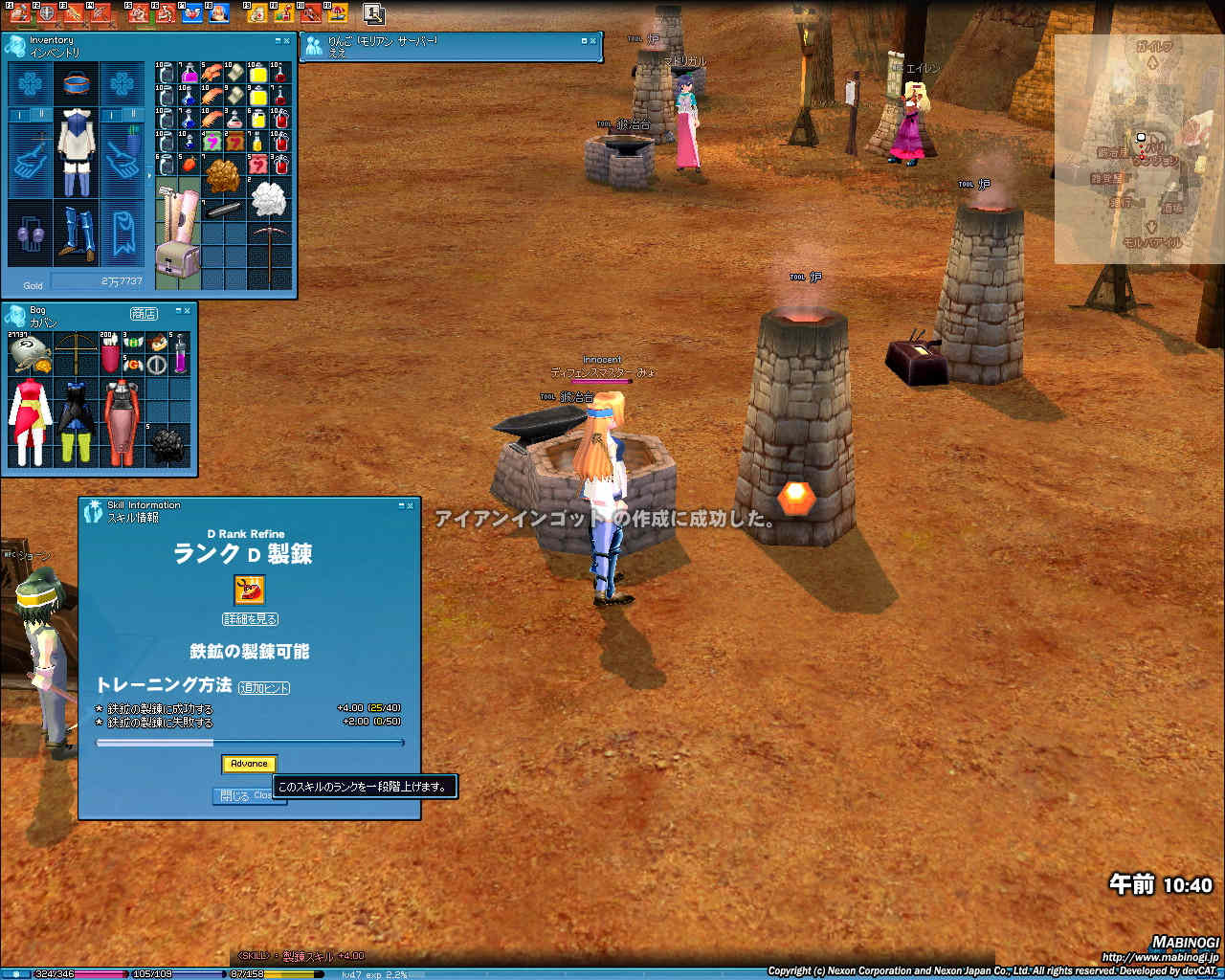Open the 商店 shop button in Bag

144,313
